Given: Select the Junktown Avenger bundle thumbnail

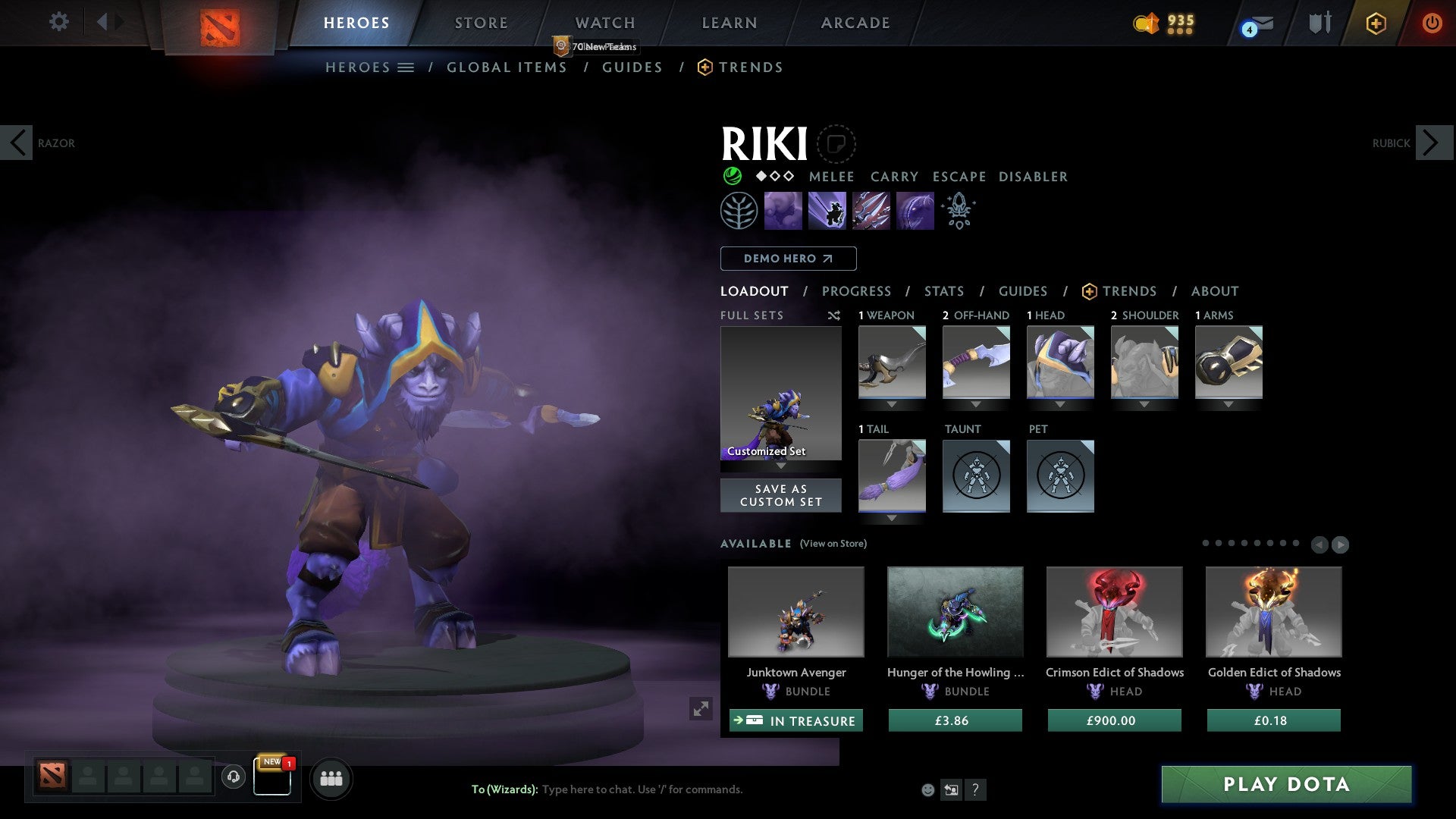Looking at the screenshot, I should (x=795, y=611).
